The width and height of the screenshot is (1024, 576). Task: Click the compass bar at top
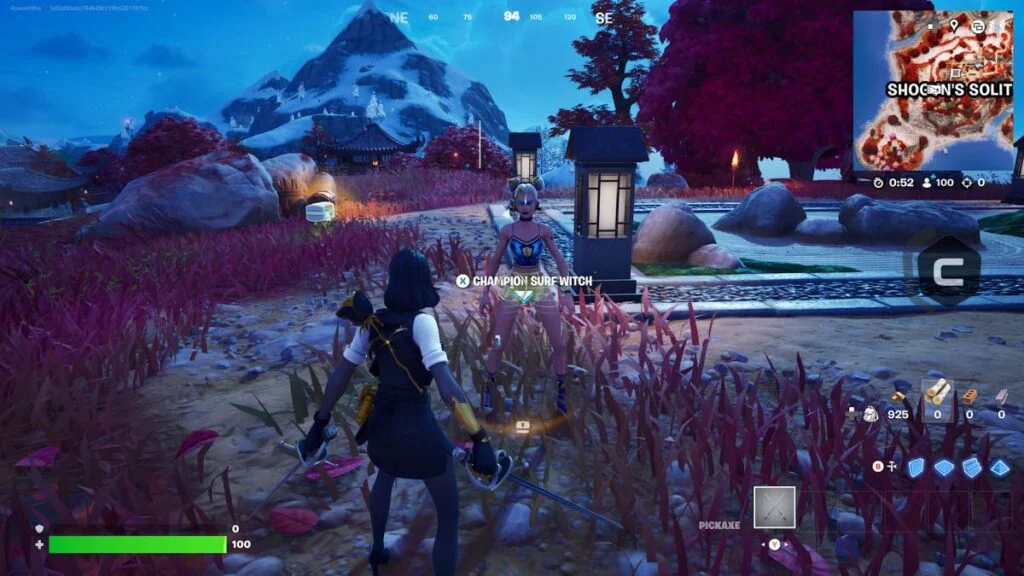pyautogui.click(x=510, y=17)
